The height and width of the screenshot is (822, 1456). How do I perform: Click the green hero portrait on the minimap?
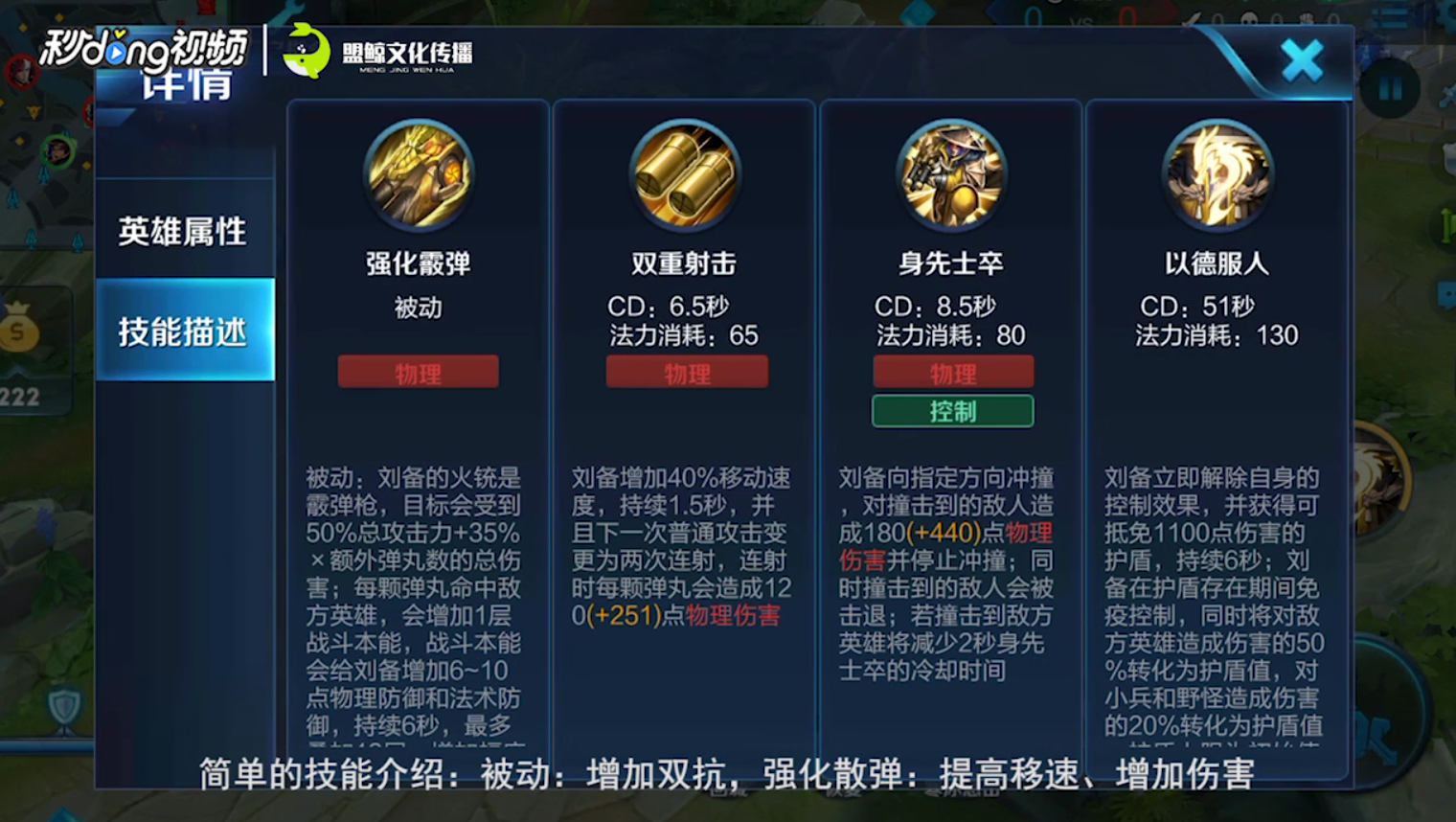point(58,150)
